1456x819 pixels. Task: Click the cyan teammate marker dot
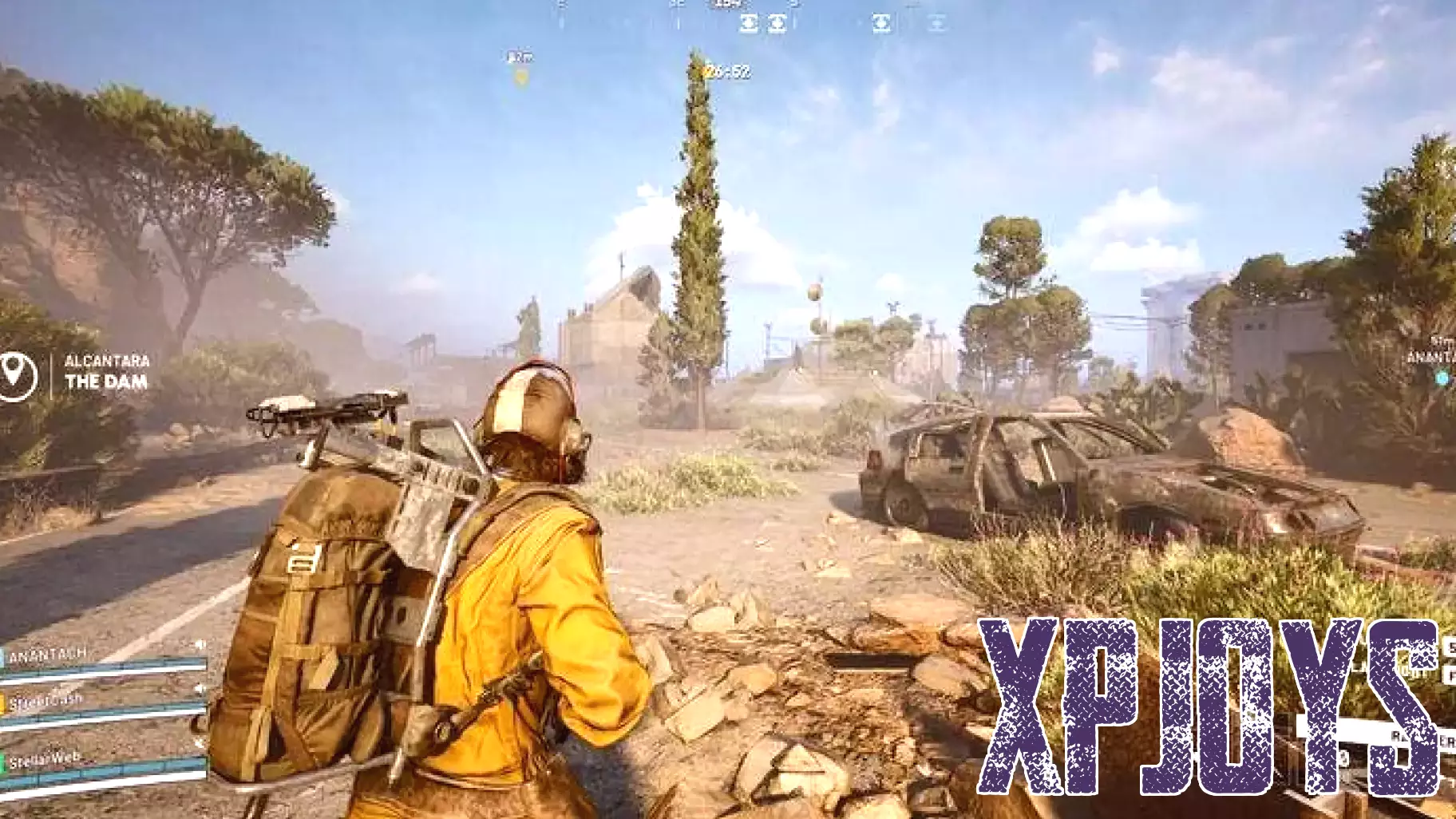tap(1442, 378)
